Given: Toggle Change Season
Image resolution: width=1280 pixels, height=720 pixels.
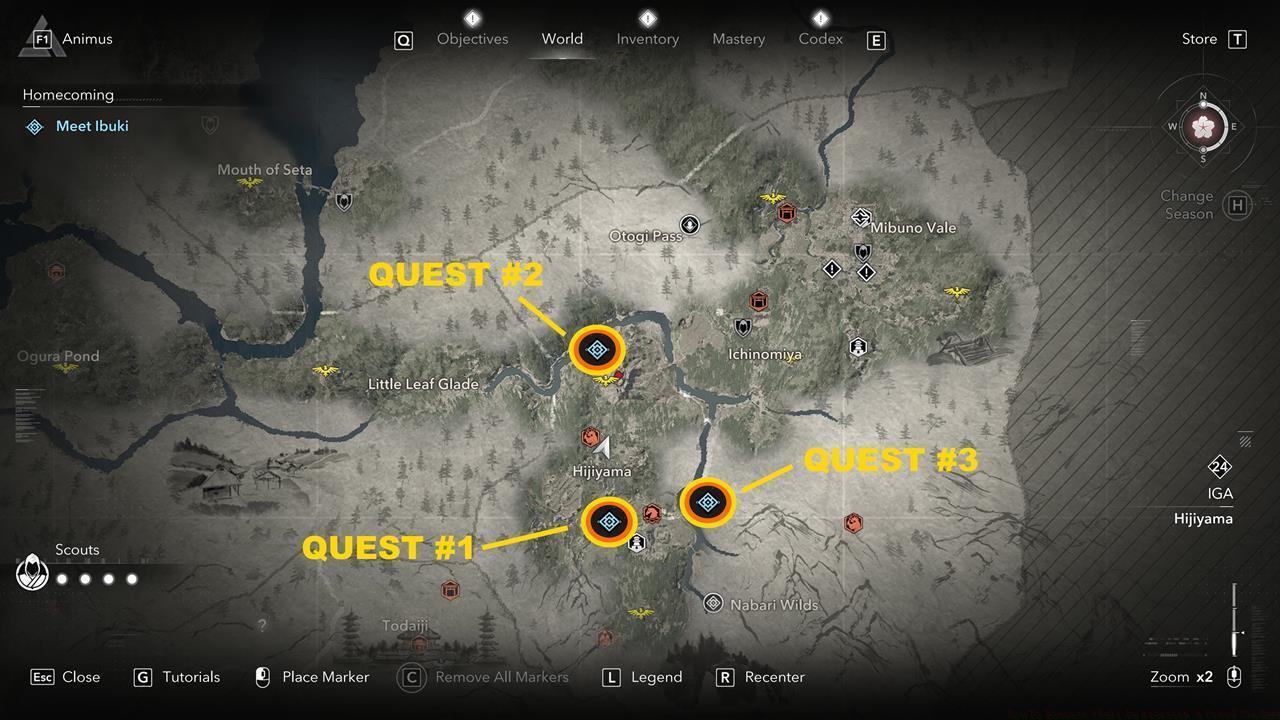Looking at the screenshot, I should point(1188,205).
